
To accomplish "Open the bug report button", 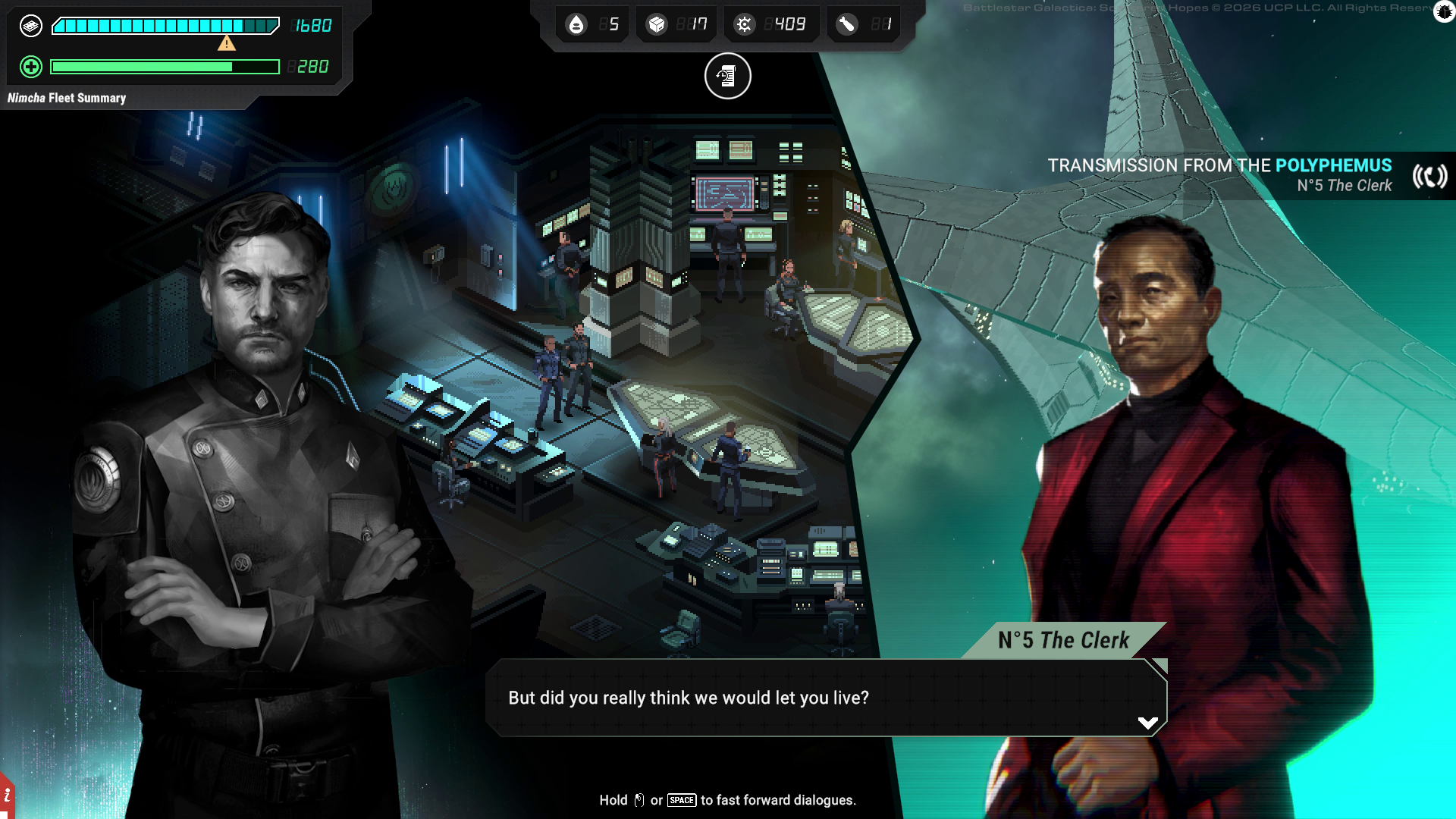I will coord(1444,12).
